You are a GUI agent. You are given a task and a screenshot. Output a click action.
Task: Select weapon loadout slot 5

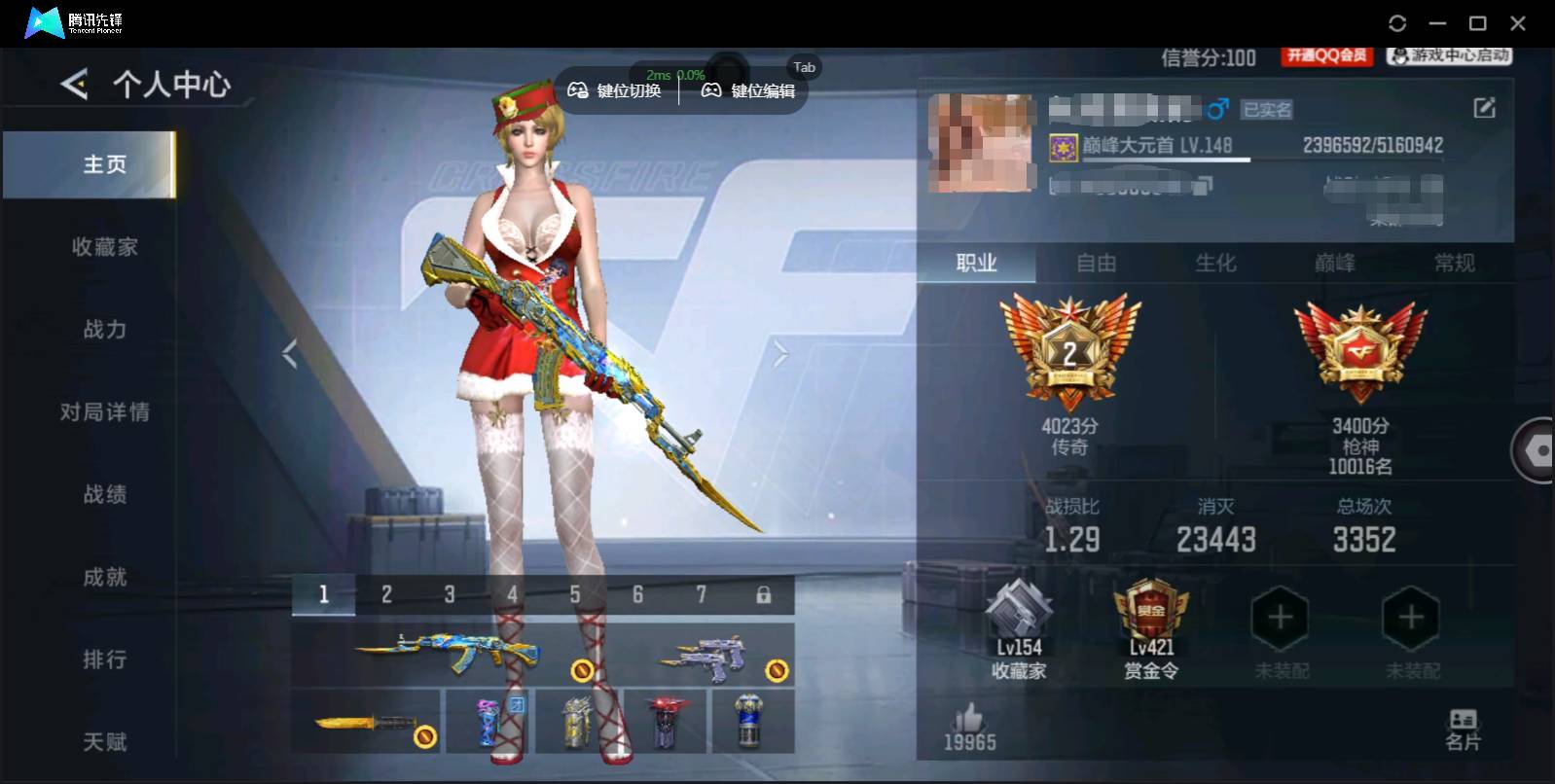tap(575, 593)
